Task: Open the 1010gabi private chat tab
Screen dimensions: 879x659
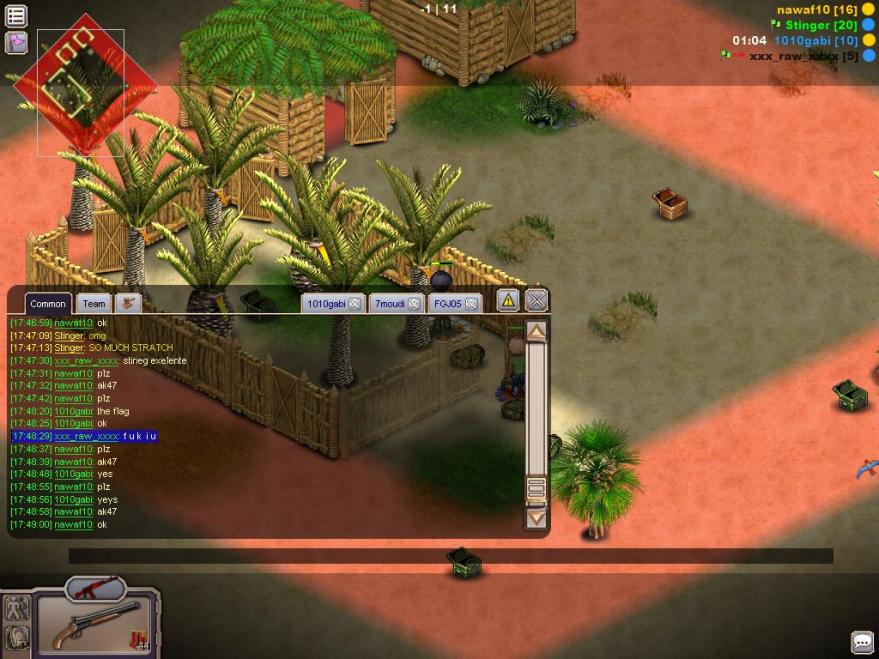Action: point(326,303)
